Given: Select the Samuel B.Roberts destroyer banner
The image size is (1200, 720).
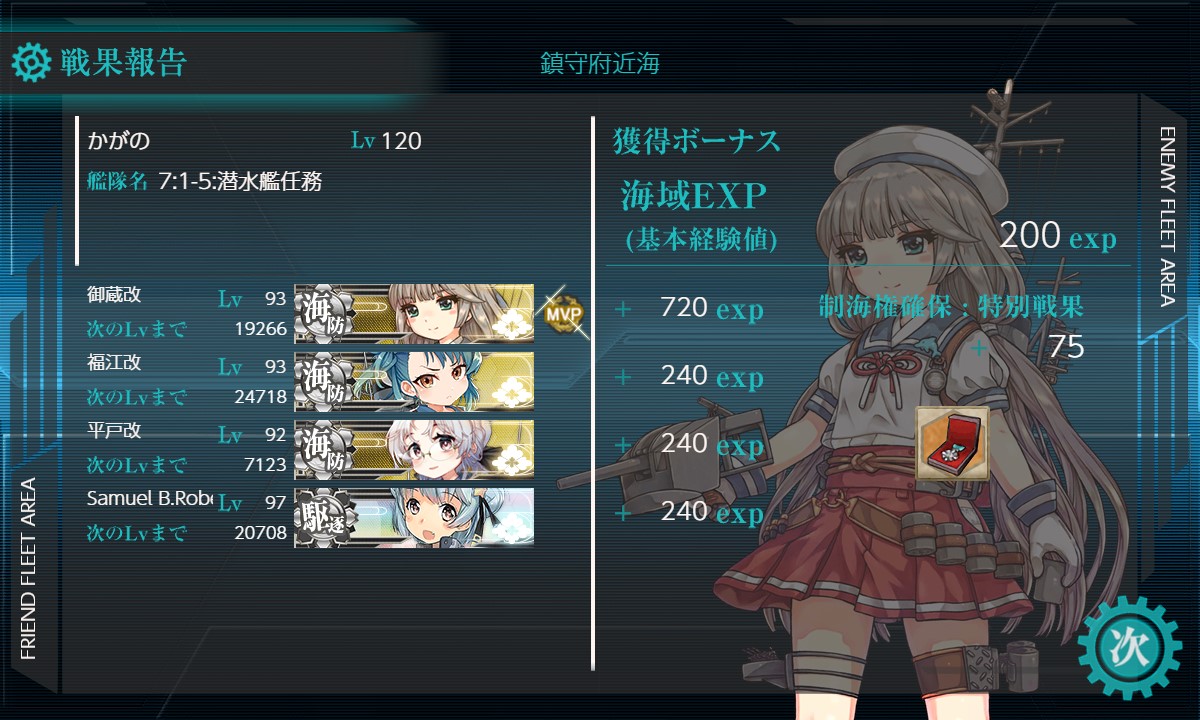Looking at the screenshot, I should 414,517.
